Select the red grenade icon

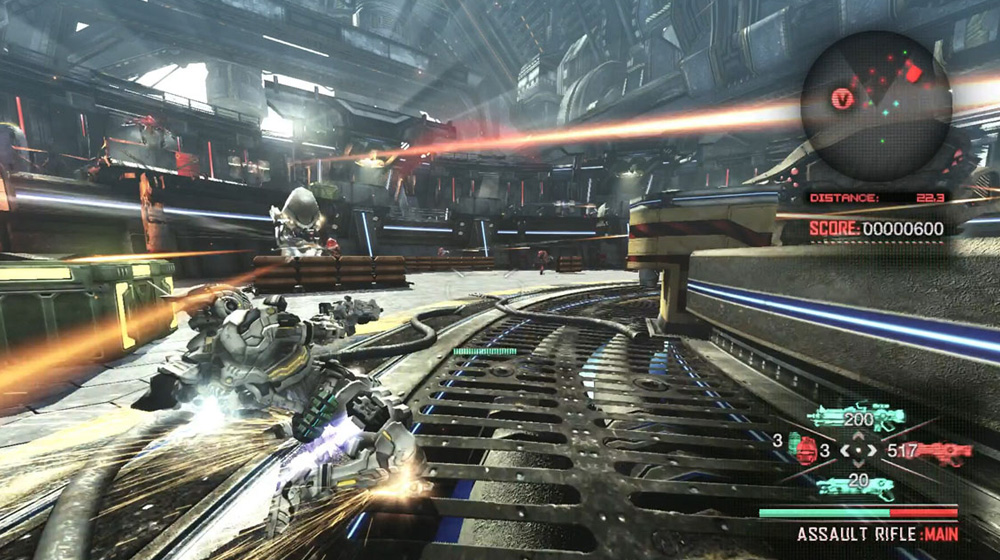pyautogui.click(x=809, y=453)
